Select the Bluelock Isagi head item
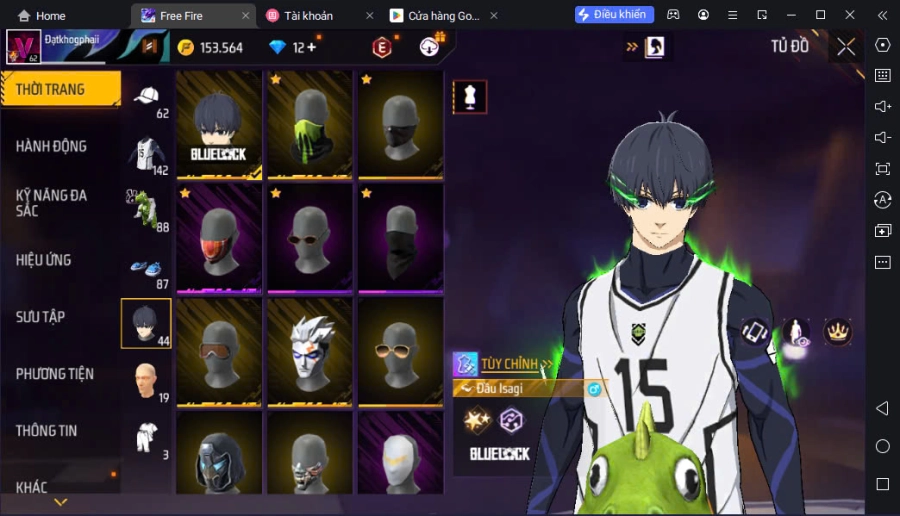This screenshot has width=900, height=516. [219, 125]
